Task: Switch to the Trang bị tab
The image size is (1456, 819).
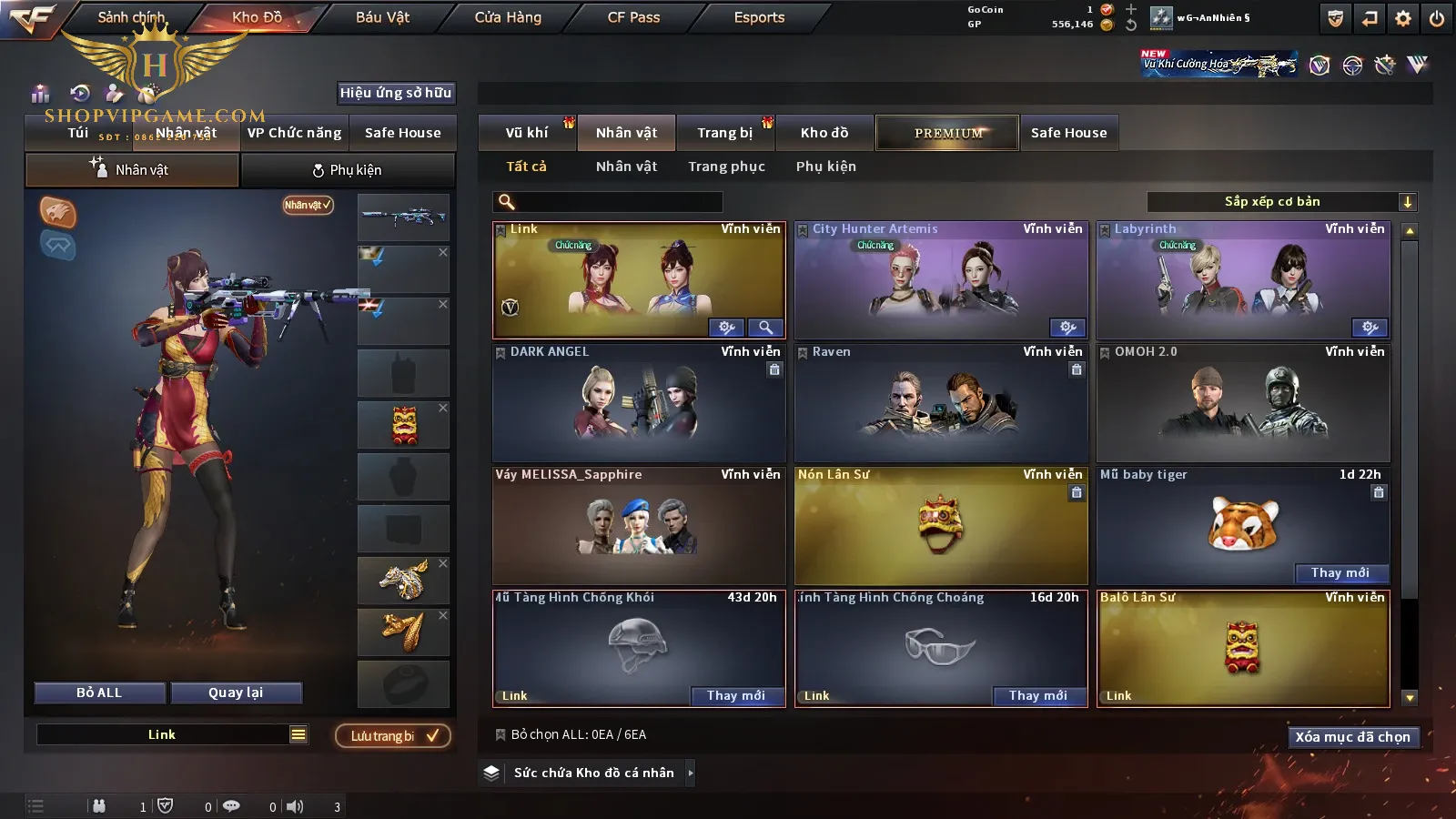Action: [724, 133]
